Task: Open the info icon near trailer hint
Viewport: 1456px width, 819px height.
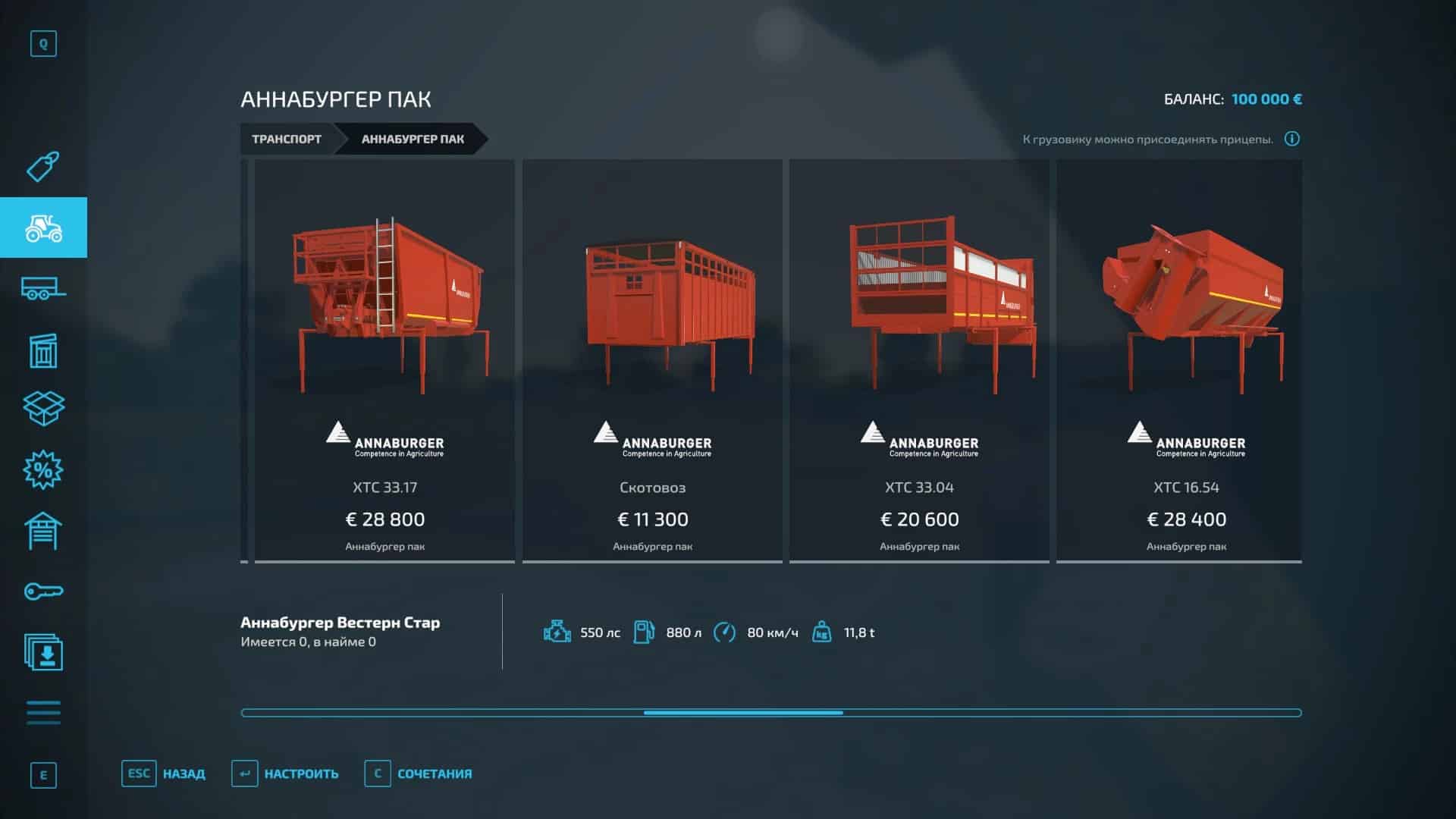Action: tap(1292, 139)
